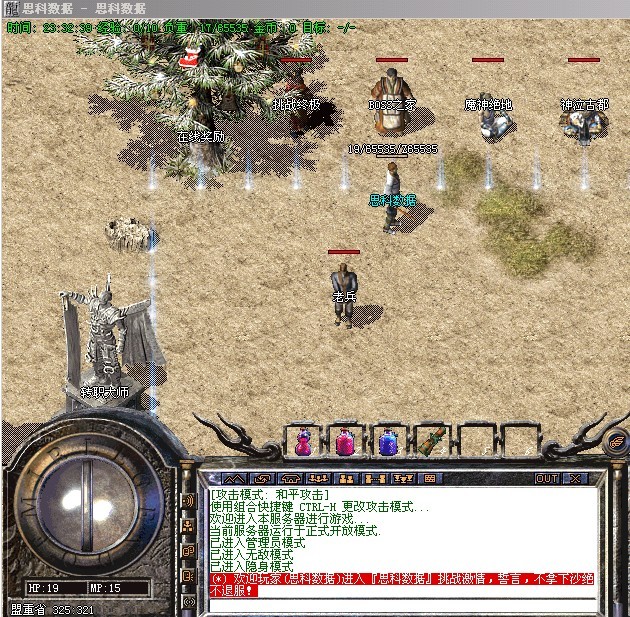This screenshot has height=617, width=630.
Task: Open the group hierarchy icon beside chat
Action: 189,525
